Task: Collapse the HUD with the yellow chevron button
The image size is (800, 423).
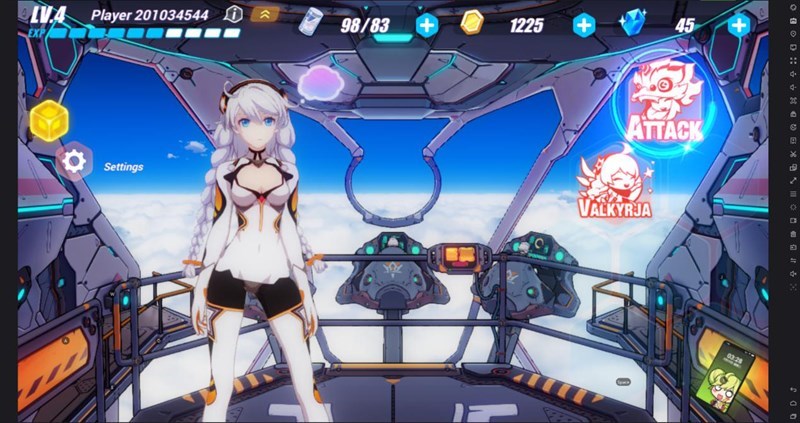Action: click(264, 15)
